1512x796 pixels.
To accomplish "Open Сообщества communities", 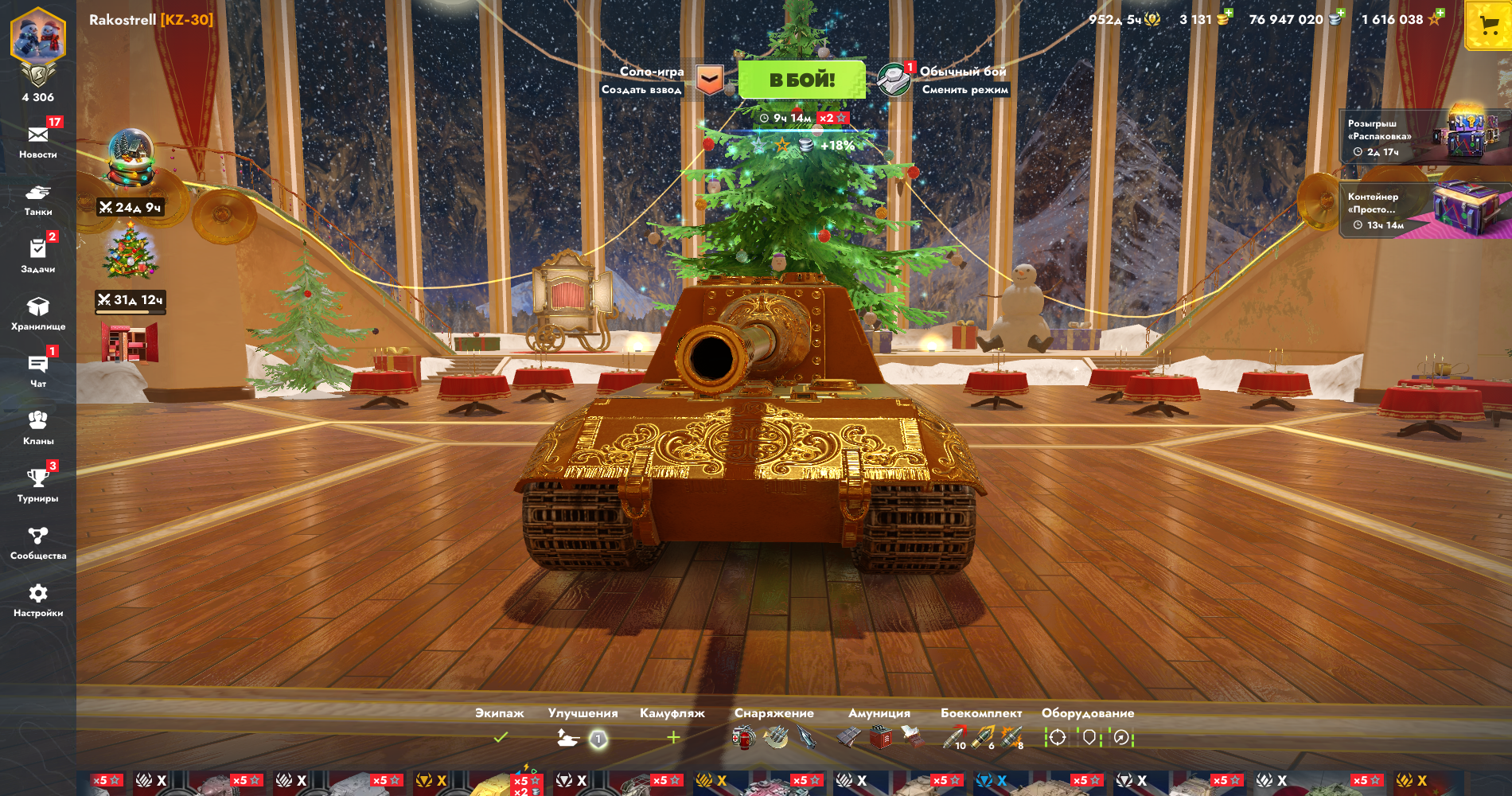I will tap(38, 542).
